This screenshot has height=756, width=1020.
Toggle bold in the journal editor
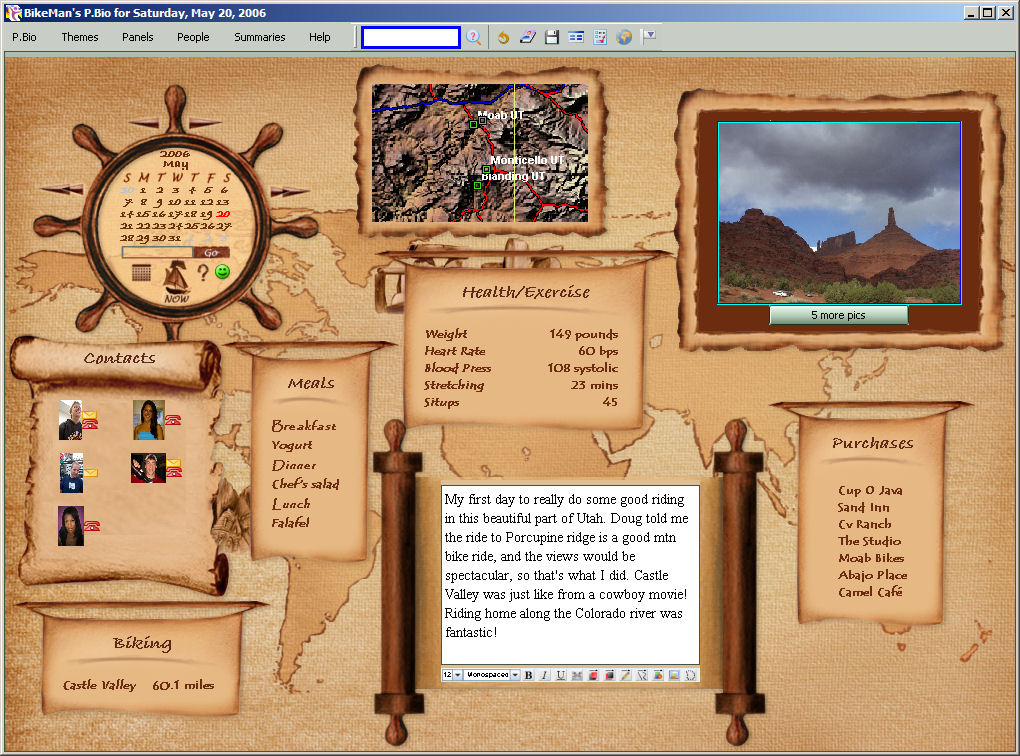(x=529, y=675)
